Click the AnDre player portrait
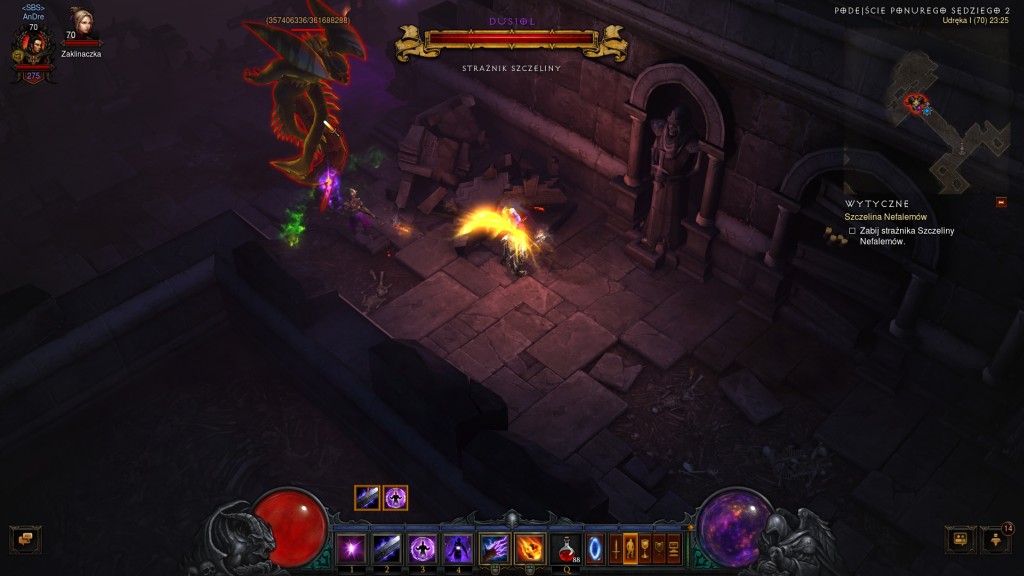The width and height of the screenshot is (1024, 576). pos(33,47)
